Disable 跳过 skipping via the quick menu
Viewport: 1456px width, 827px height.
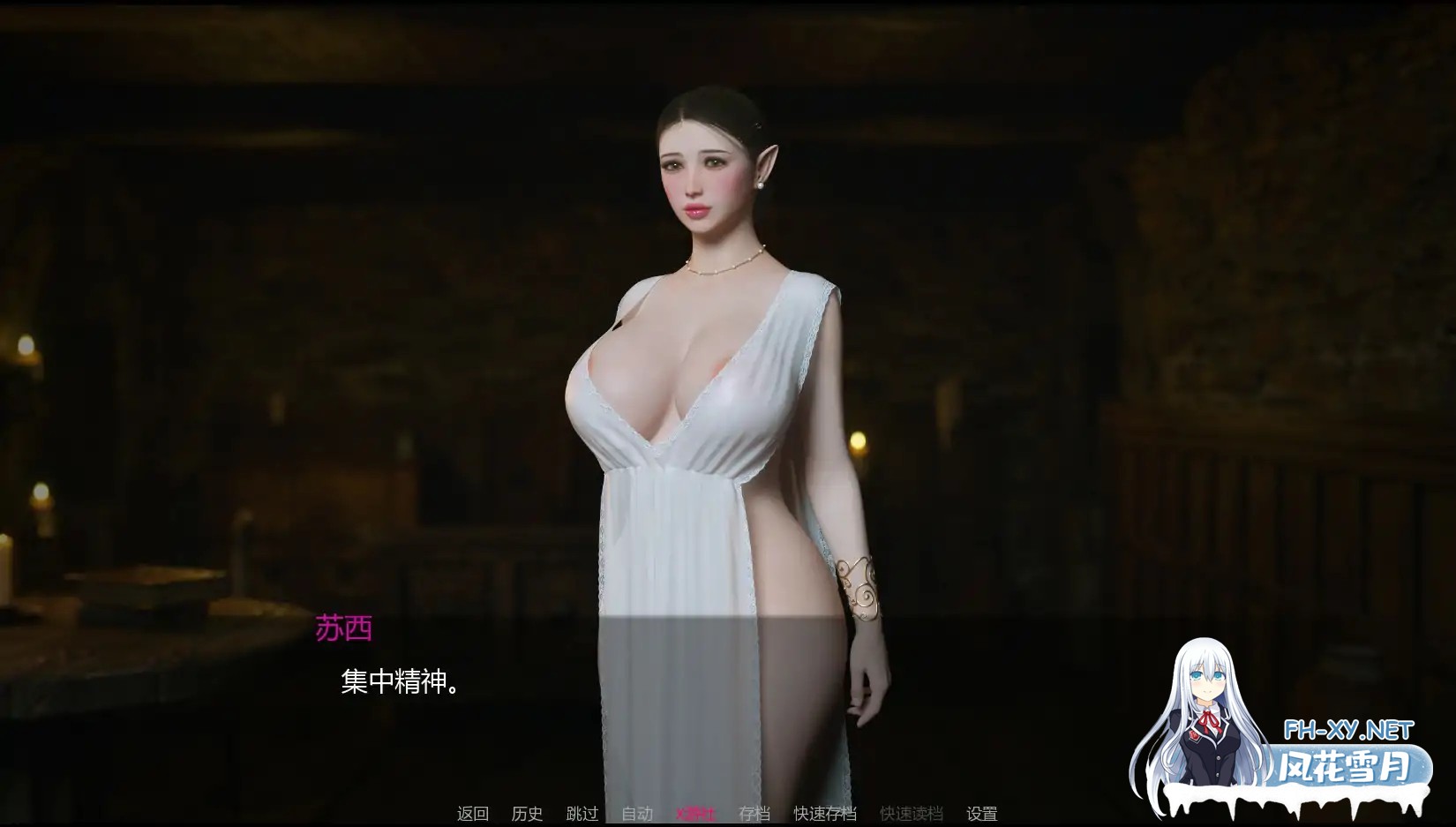[580, 813]
